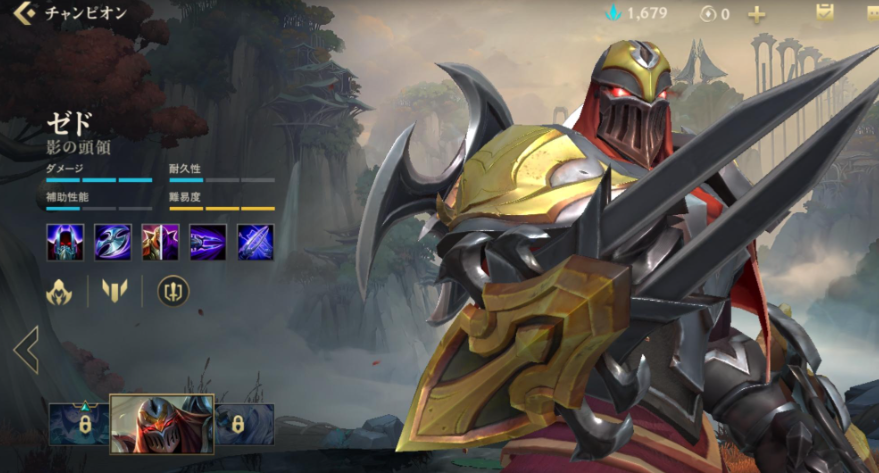The image size is (879, 473).
Task: Select Zed's passive ability icon with red-eyed mask
Action: [64, 242]
